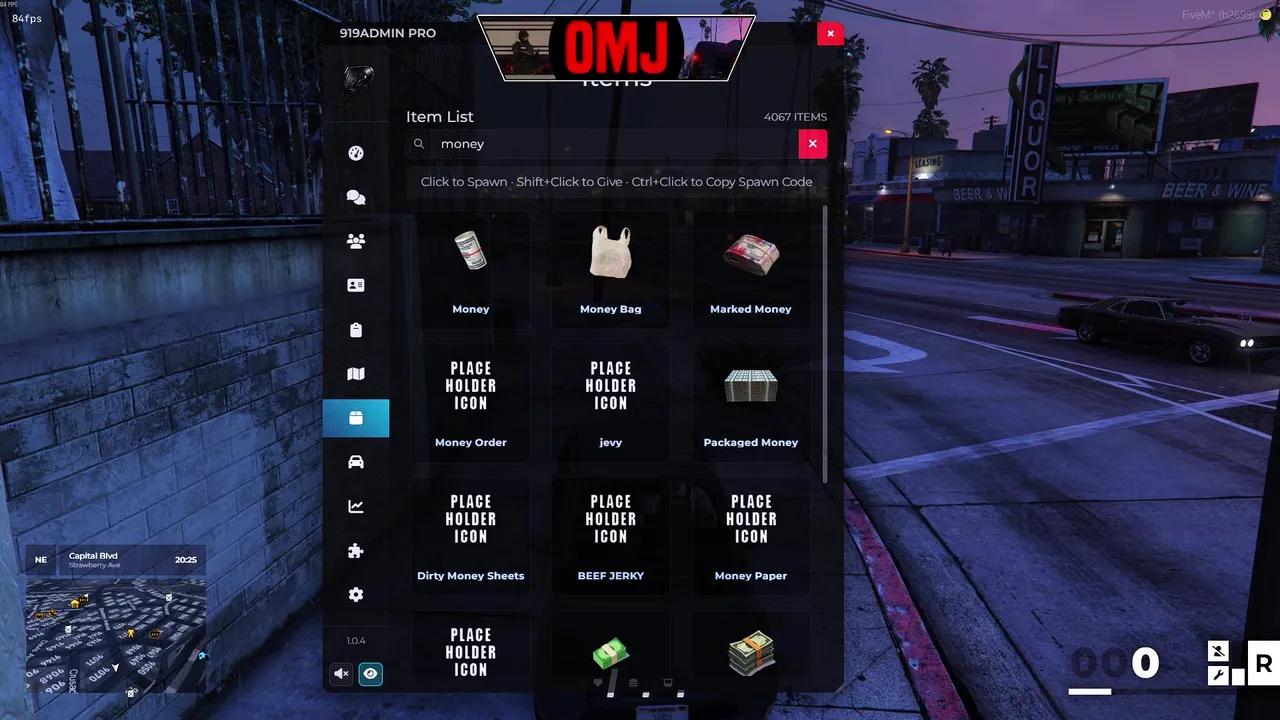Open the Vehicles section in the sidebar

356,461
